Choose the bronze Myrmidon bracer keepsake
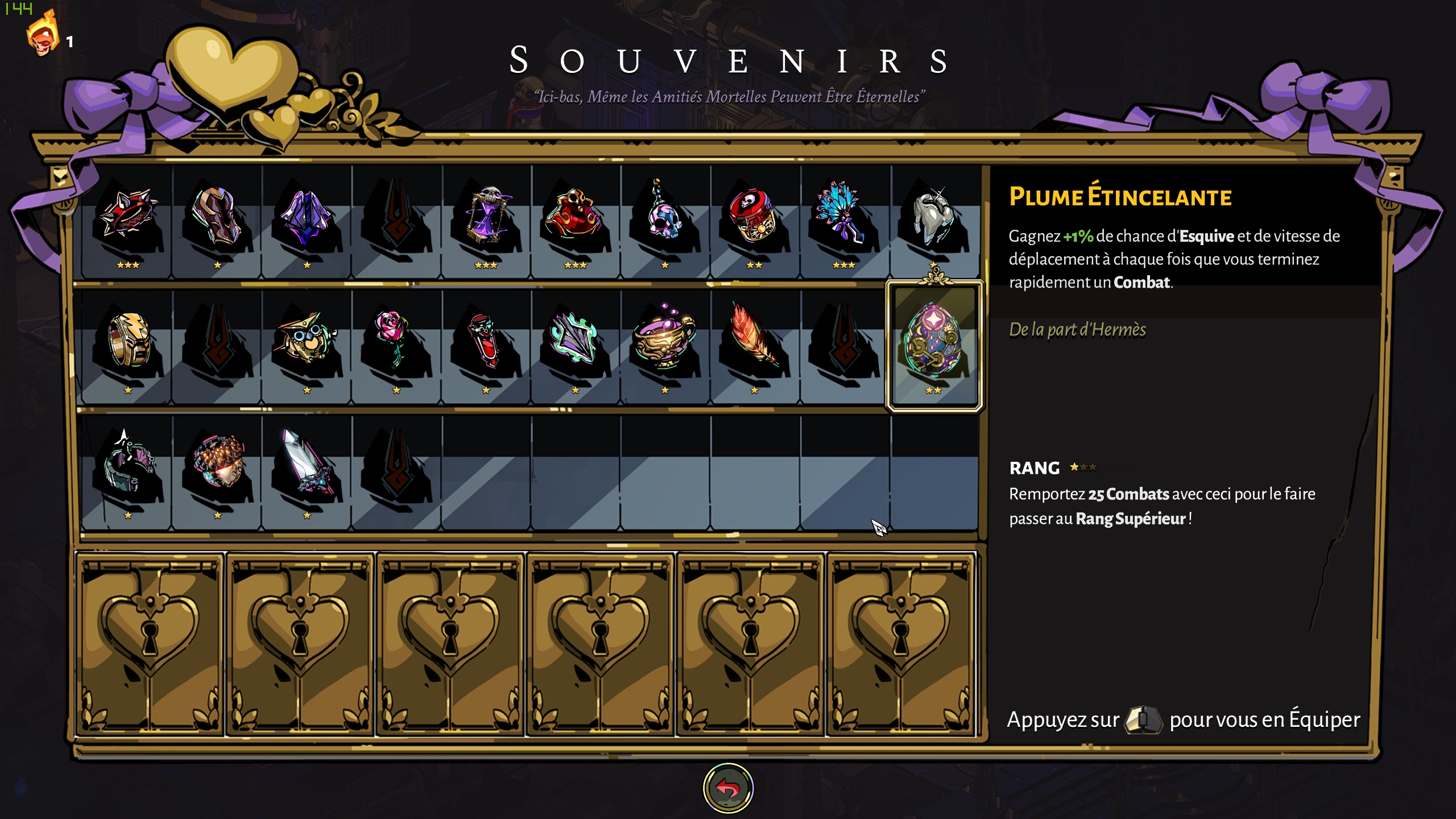 click(x=217, y=219)
